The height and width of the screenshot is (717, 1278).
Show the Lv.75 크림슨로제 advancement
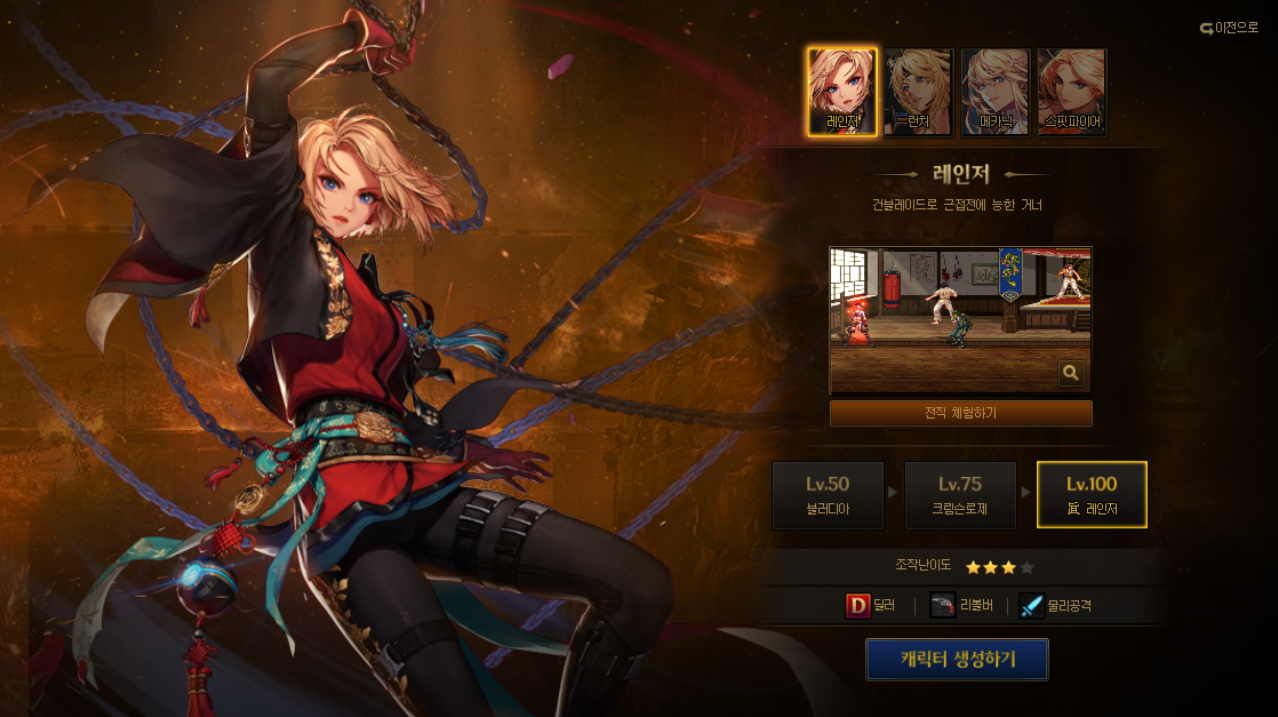click(x=960, y=495)
